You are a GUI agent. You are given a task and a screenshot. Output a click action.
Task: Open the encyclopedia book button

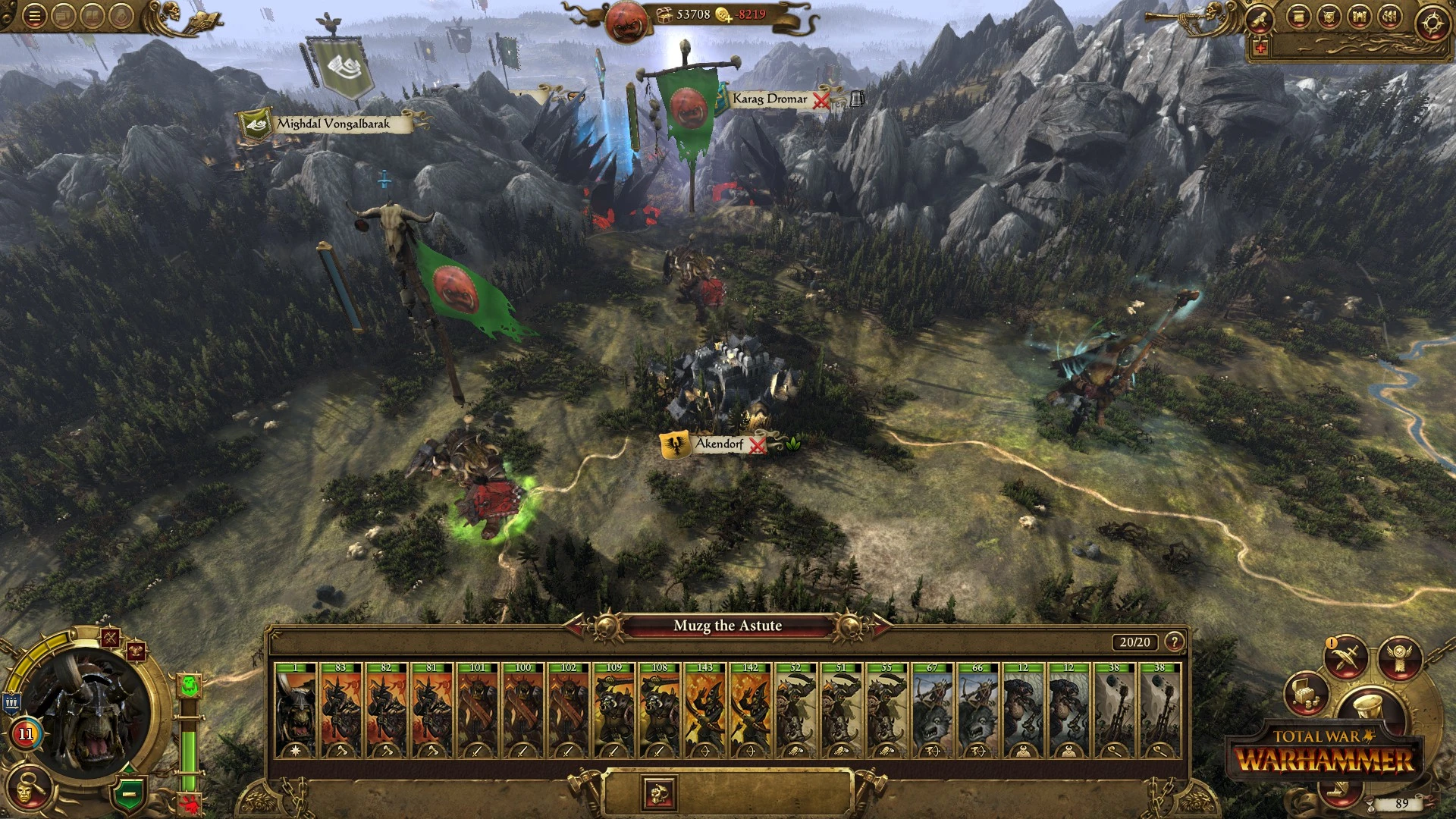tap(93, 17)
